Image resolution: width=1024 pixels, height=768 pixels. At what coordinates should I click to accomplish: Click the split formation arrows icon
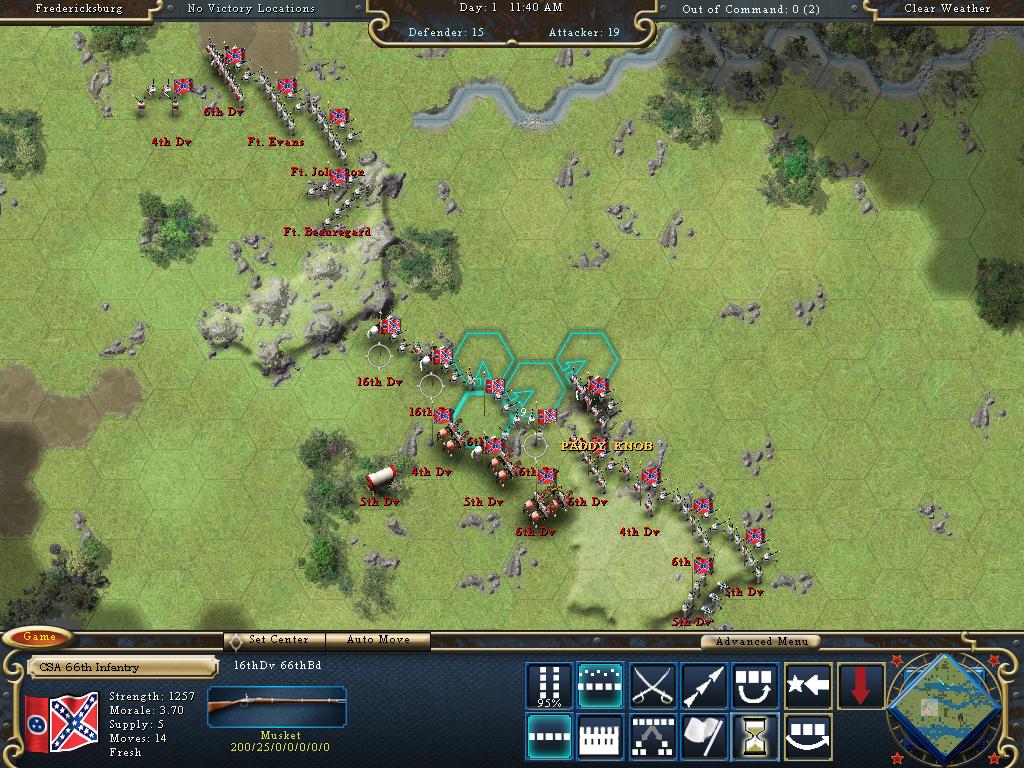[653, 736]
